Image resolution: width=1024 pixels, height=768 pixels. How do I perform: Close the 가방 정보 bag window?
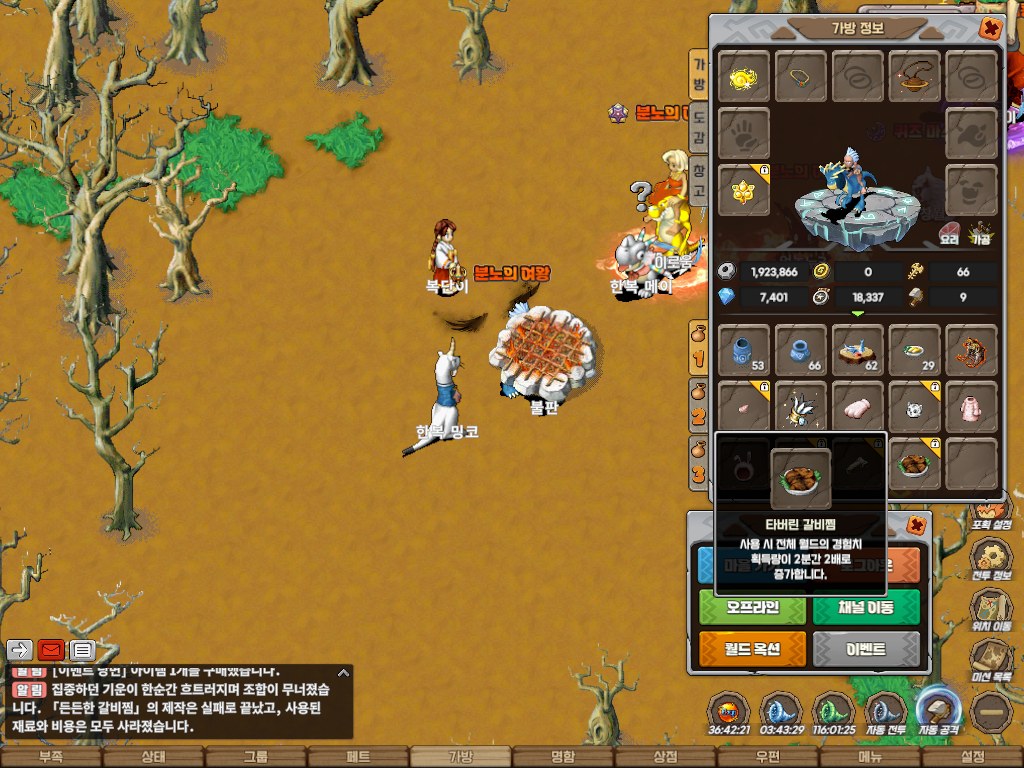[990, 28]
